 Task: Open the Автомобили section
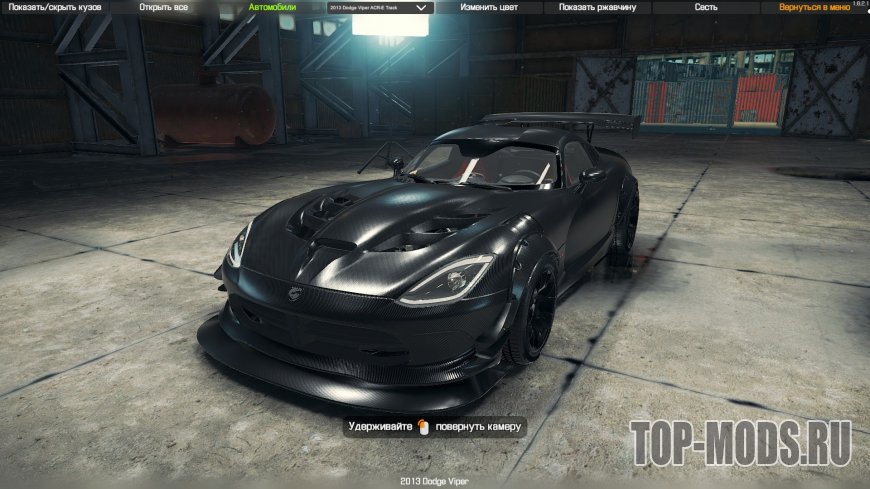[271, 7]
